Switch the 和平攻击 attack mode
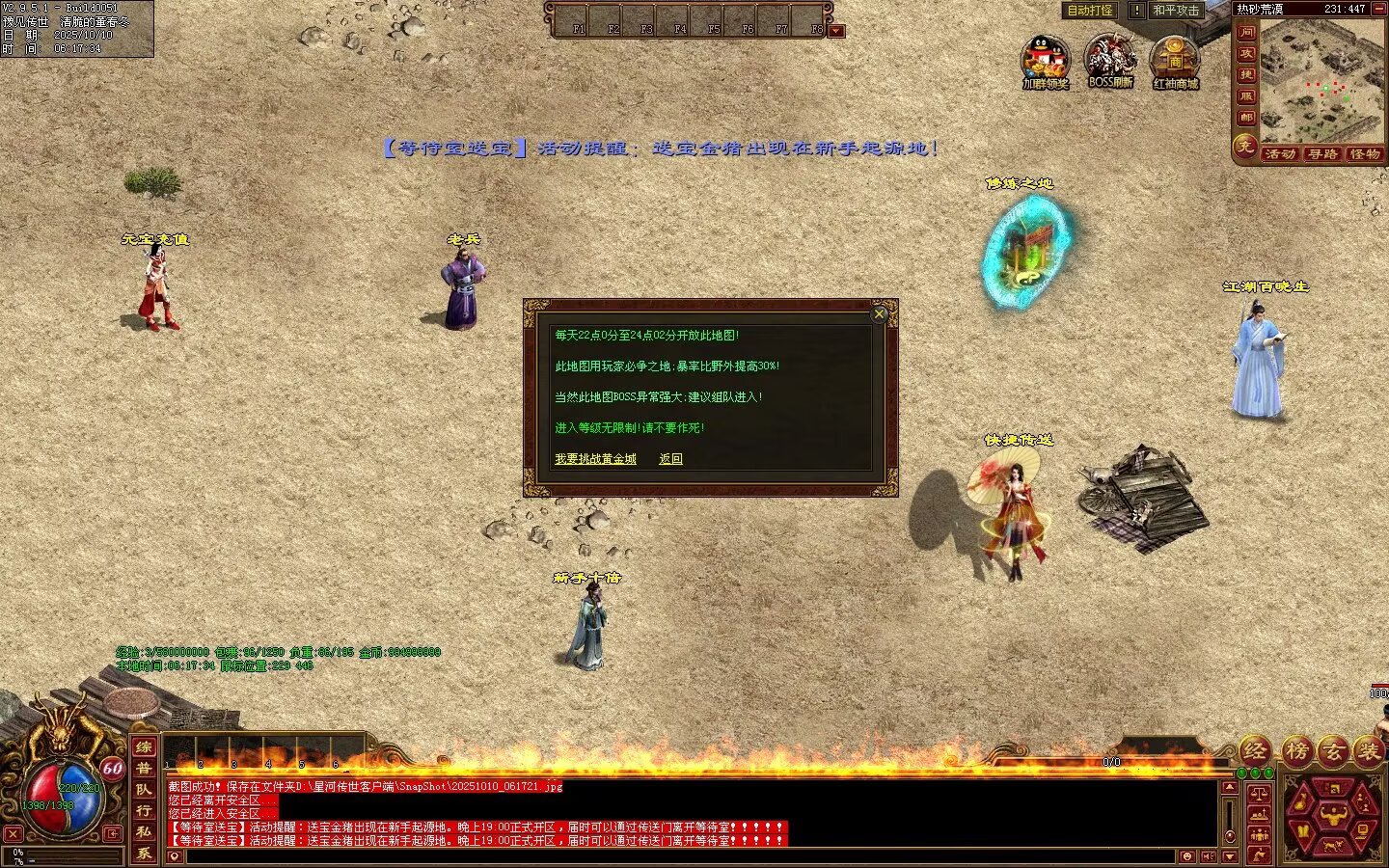1389x868 pixels. (1176, 11)
